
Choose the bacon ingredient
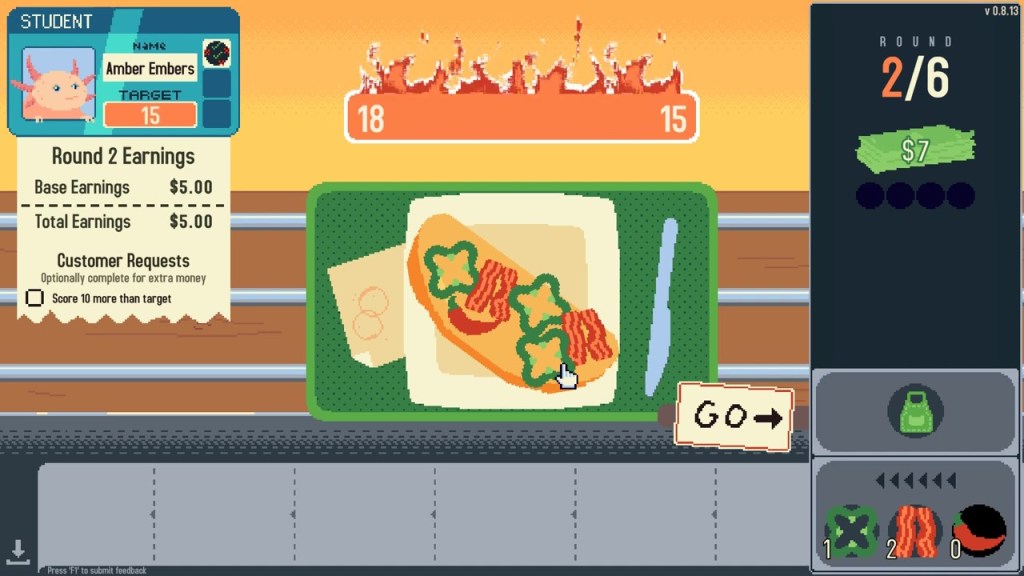coord(915,530)
